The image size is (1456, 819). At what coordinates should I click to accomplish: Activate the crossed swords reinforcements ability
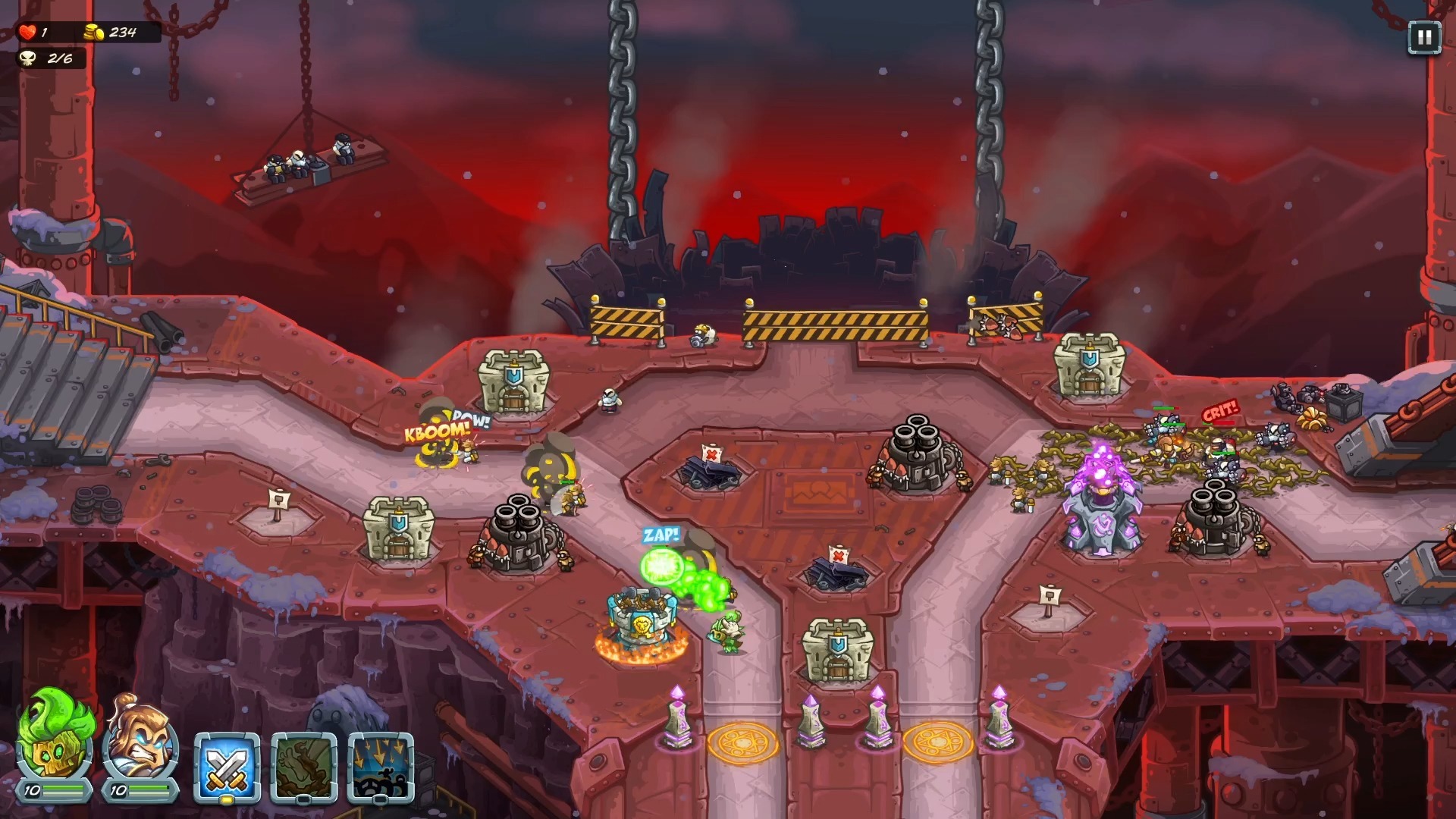[x=227, y=767]
